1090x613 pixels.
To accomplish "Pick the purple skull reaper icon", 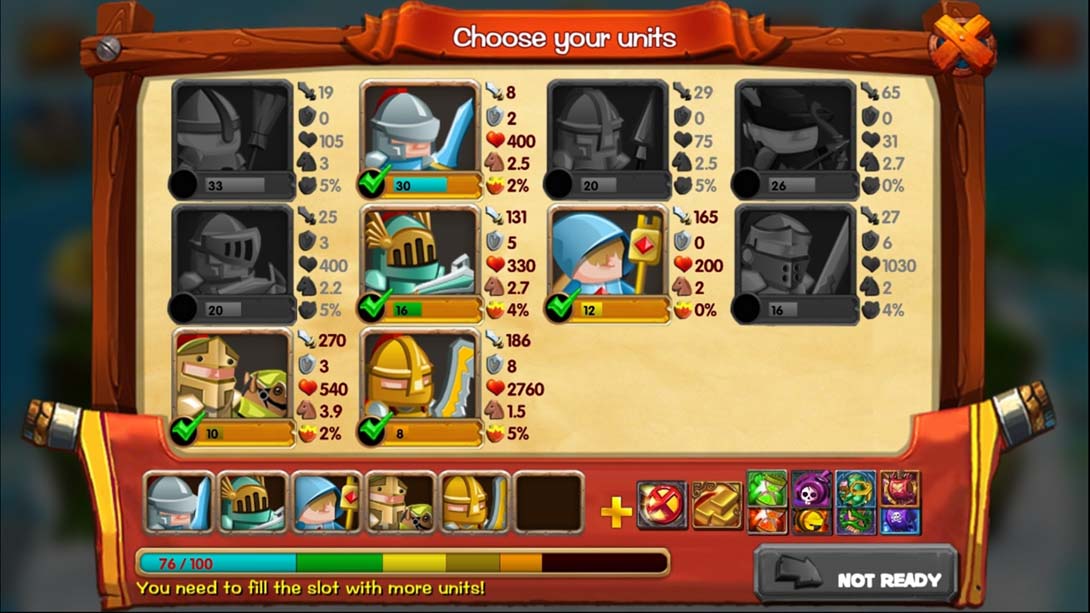I will [811, 489].
